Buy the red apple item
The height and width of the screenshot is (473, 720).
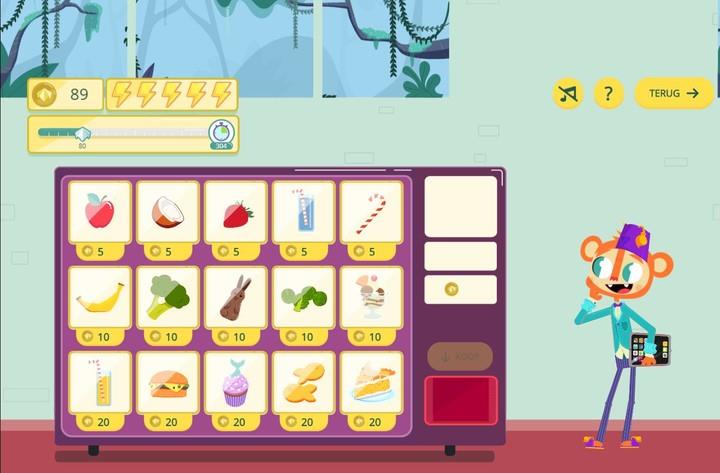(x=100, y=212)
